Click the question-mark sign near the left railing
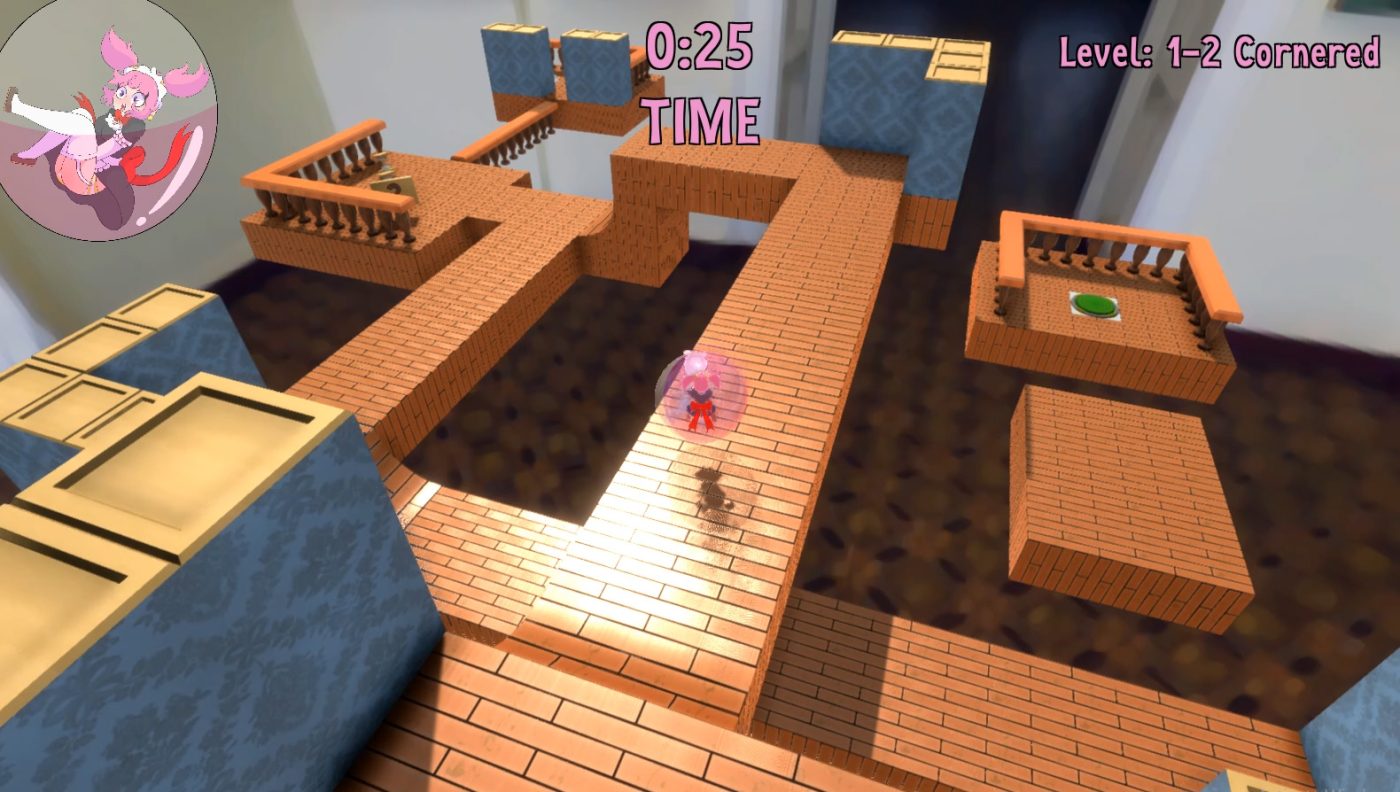Image resolution: width=1400 pixels, height=792 pixels. click(x=394, y=187)
